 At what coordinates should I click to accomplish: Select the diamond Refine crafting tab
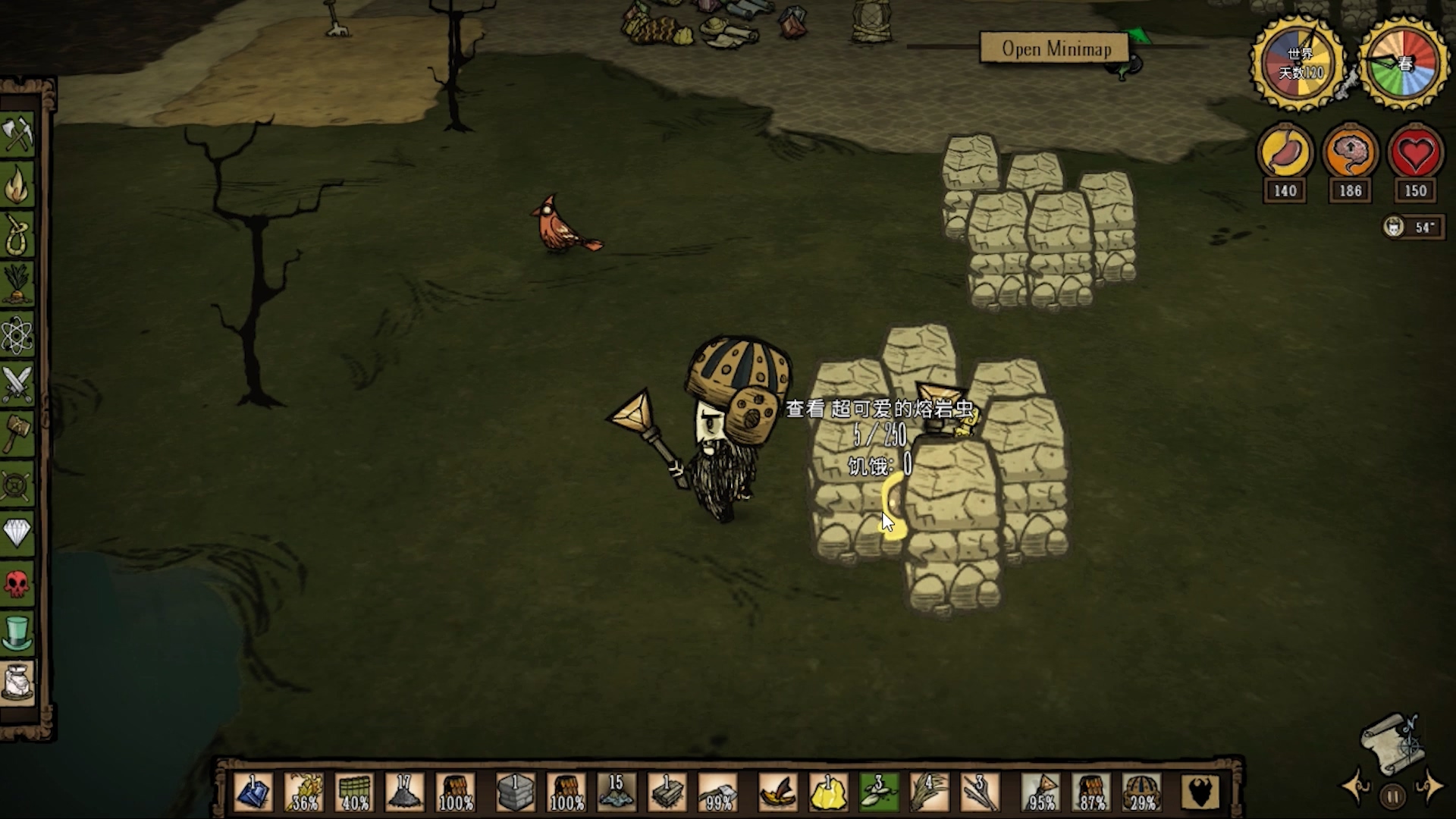17,532
